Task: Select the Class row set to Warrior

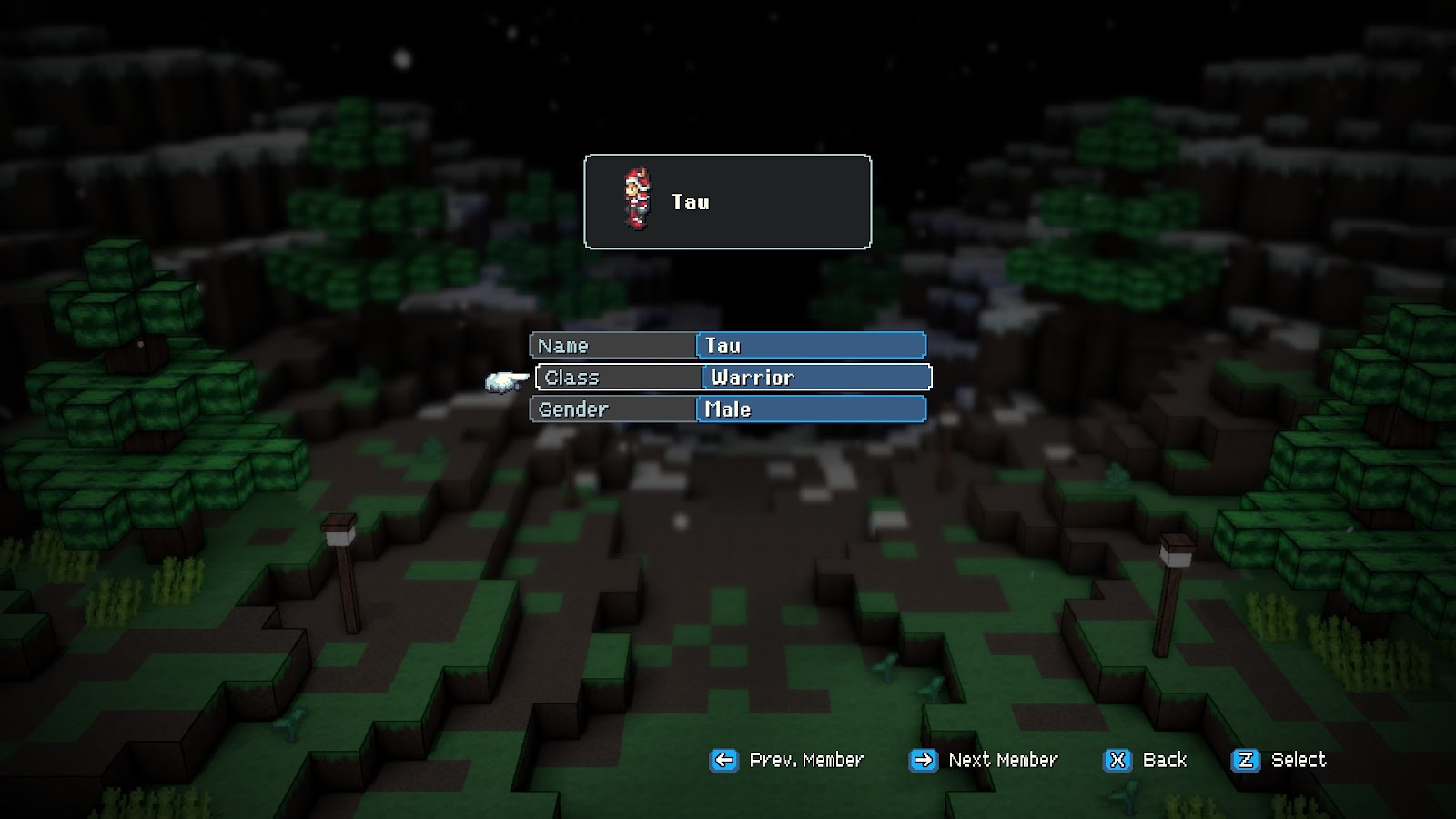Action: [x=733, y=378]
